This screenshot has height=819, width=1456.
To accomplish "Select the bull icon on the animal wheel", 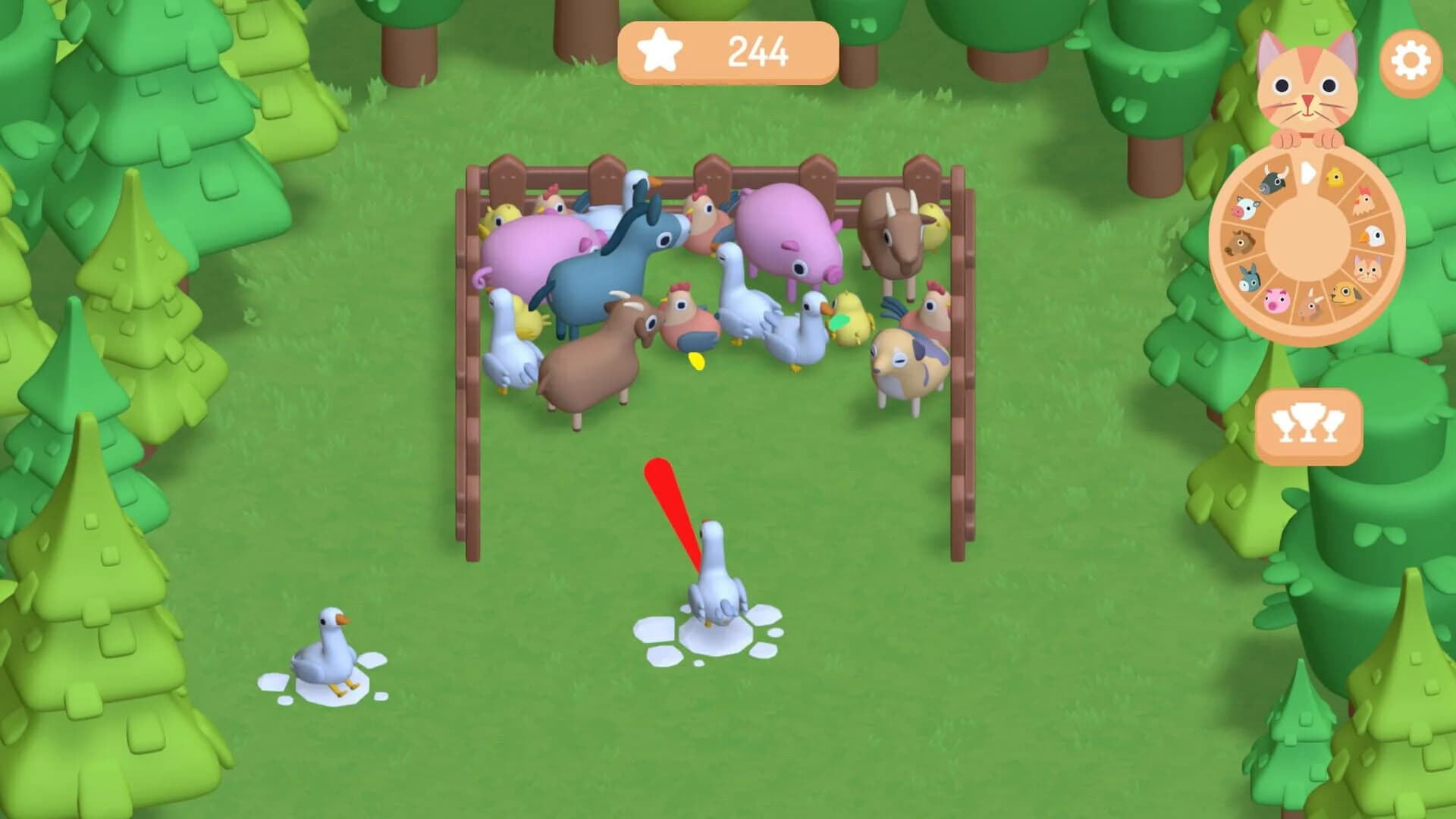I will coord(1272,179).
